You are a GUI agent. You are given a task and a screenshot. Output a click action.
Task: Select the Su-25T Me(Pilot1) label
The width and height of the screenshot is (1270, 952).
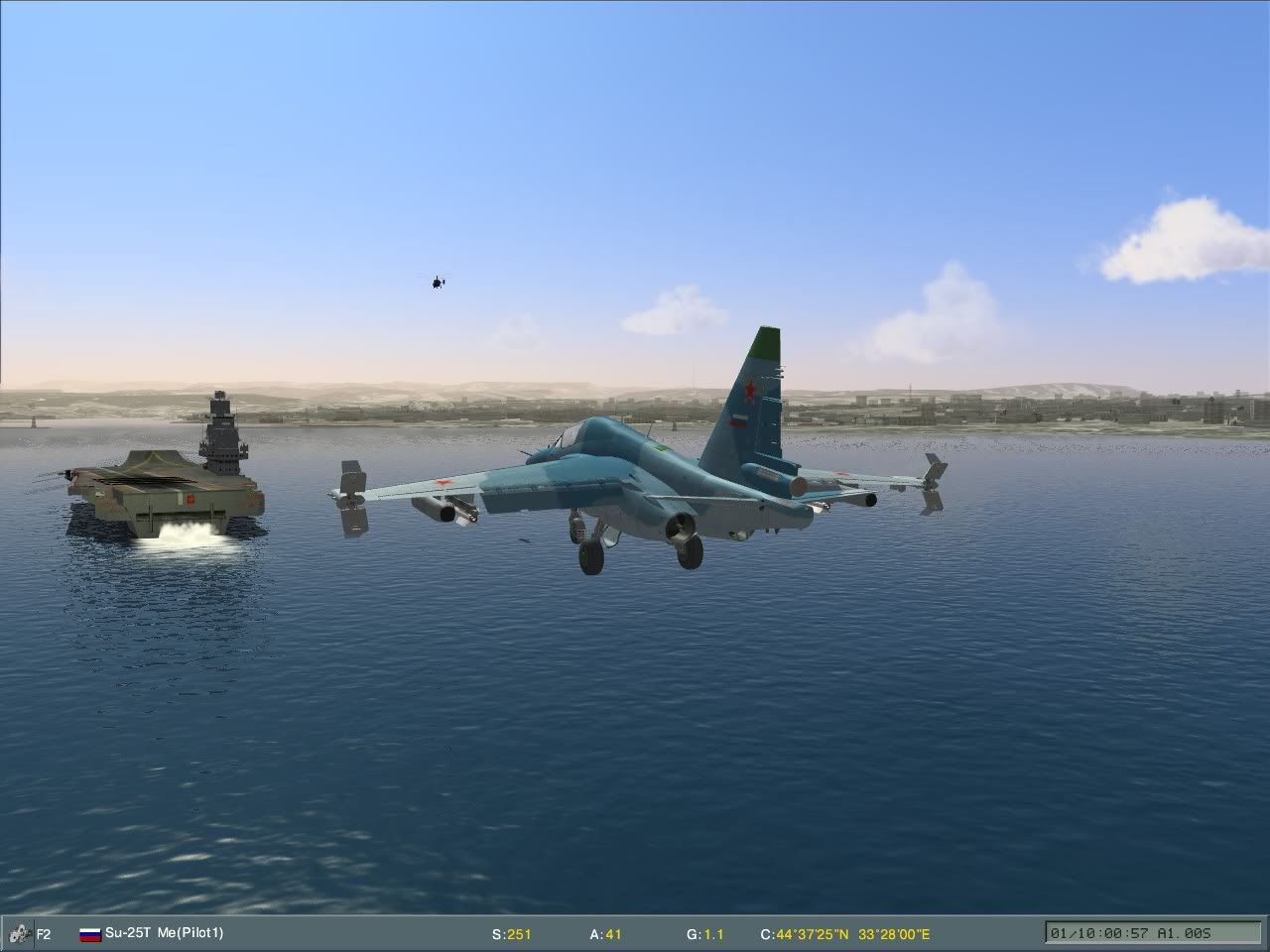point(167,933)
